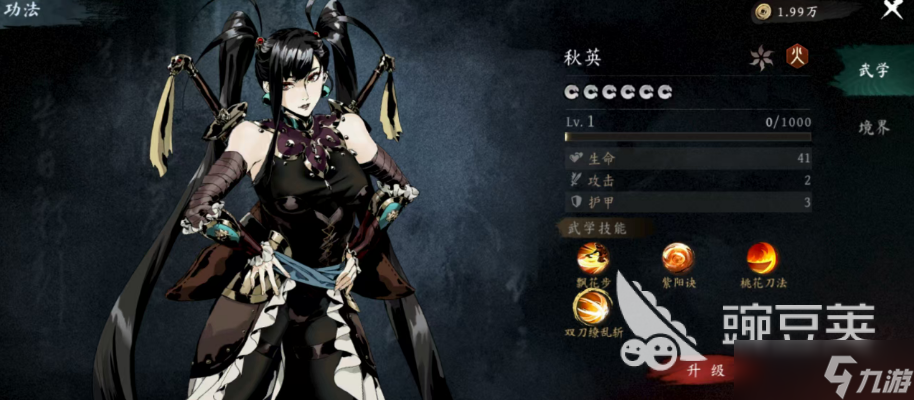This screenshot has width=914, height=400.
Task: View the 双刀缭乱斩 skill
Action: (593, 306)
